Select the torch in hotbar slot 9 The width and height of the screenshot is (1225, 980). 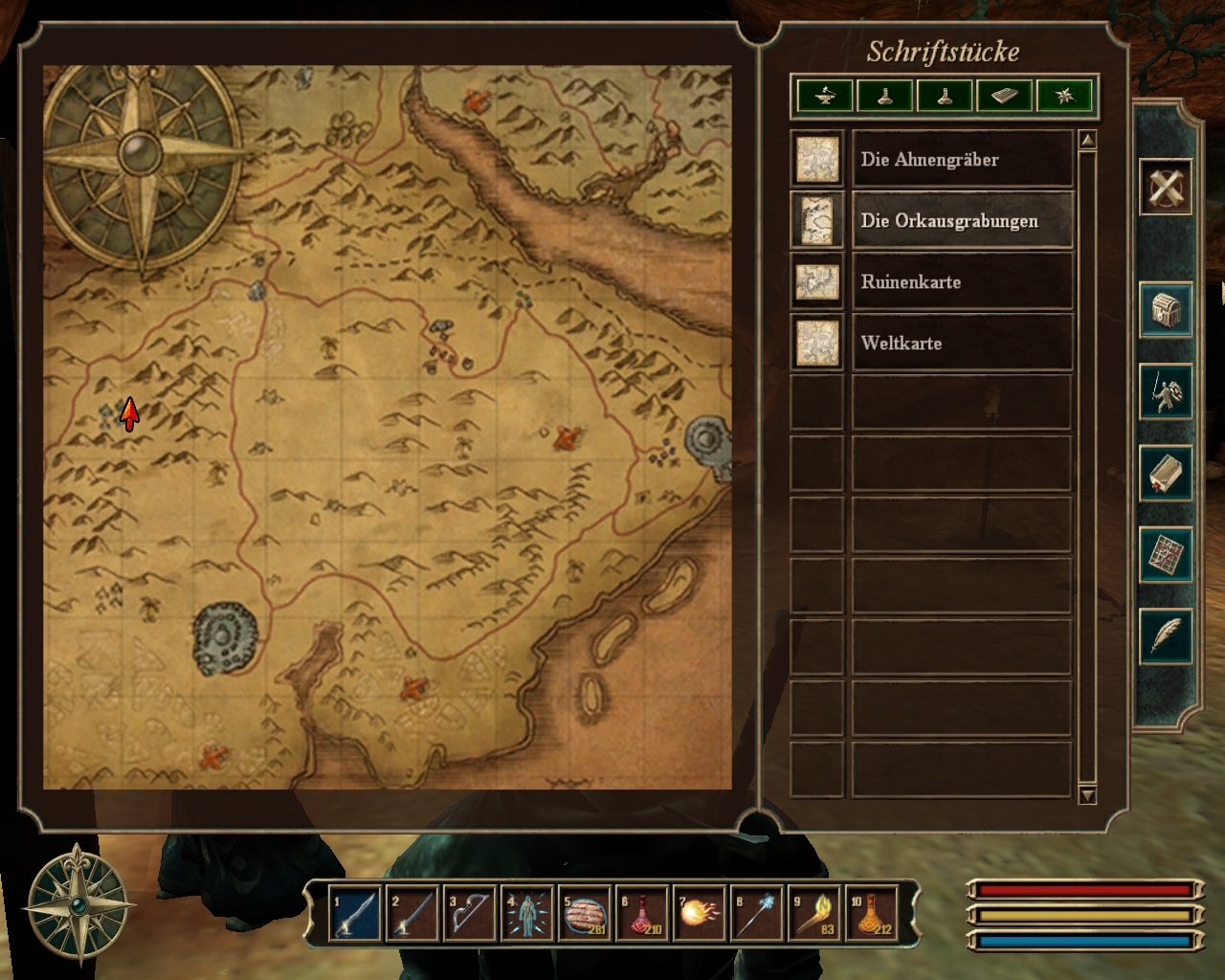tap(813, 914)
